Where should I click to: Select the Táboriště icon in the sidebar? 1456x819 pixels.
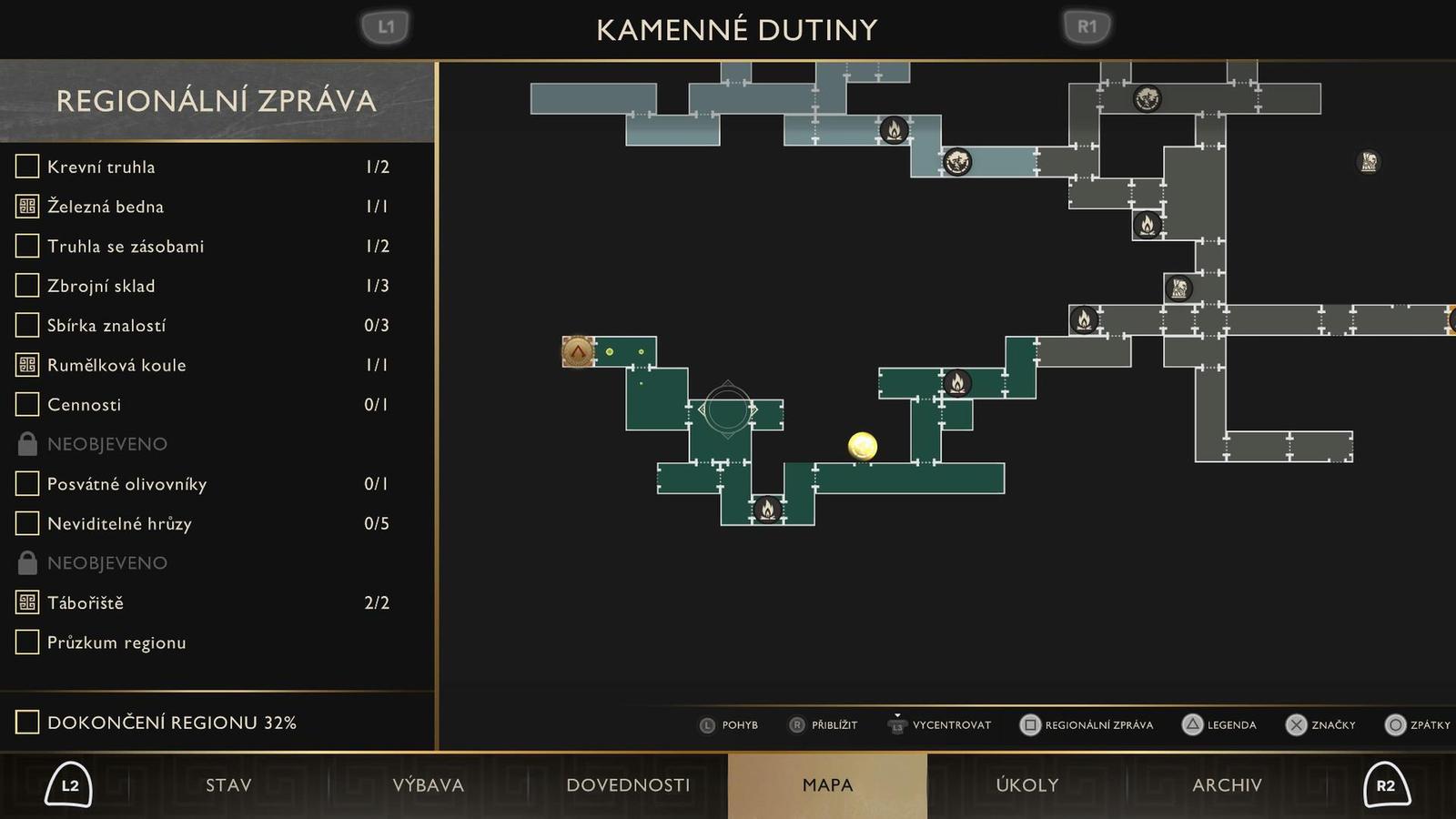pos(25,602)
